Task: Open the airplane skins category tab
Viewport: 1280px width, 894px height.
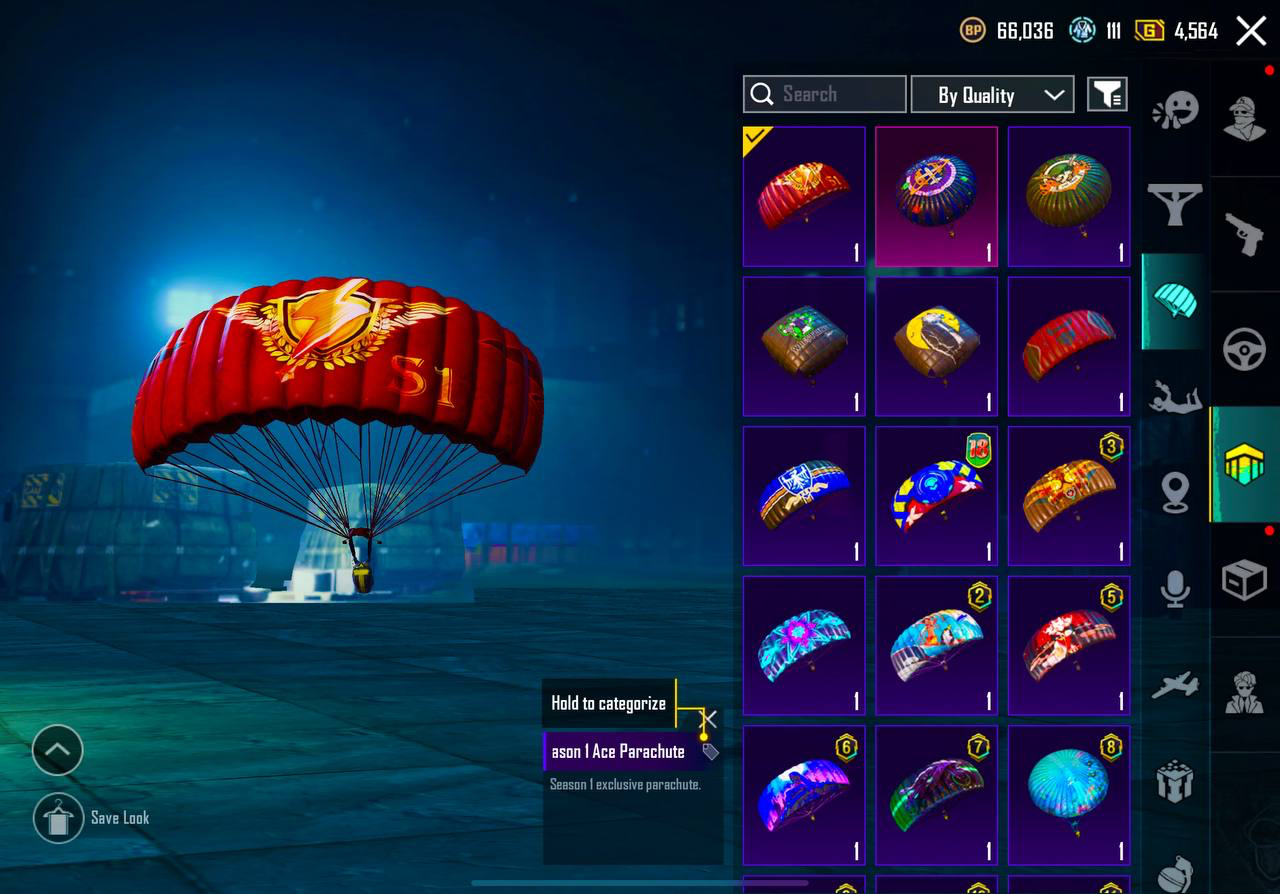Action: (1175, 686)
